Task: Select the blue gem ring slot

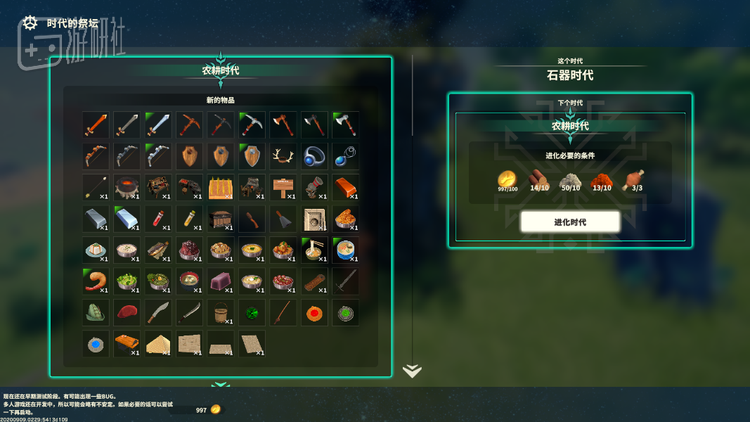Action: (314, 155)
